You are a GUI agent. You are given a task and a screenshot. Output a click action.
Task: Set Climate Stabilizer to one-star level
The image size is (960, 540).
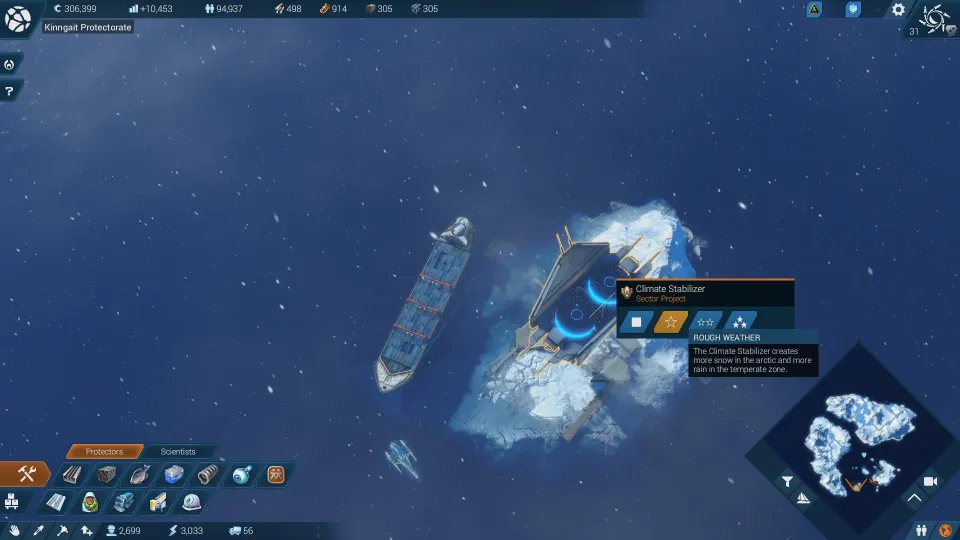tap(671, 322)
